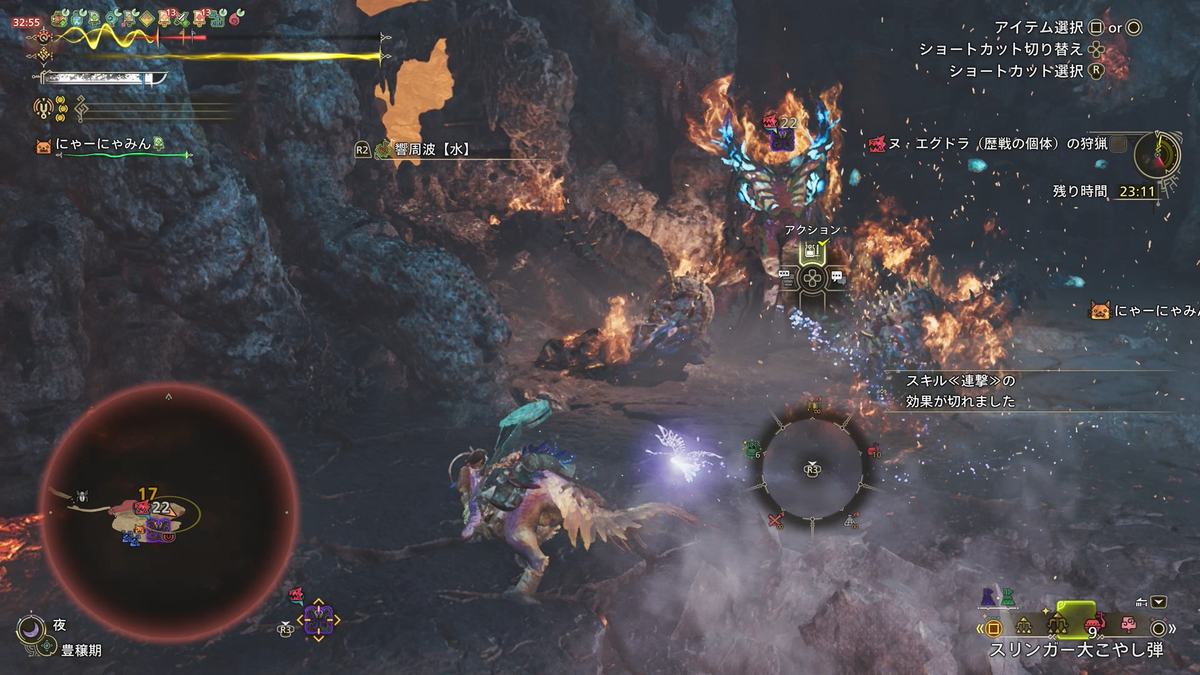Open the chat bubble shortcut right of cross menu
Image resolution: width=1200 pixels, height=675 pixels.
coord(838,277)
